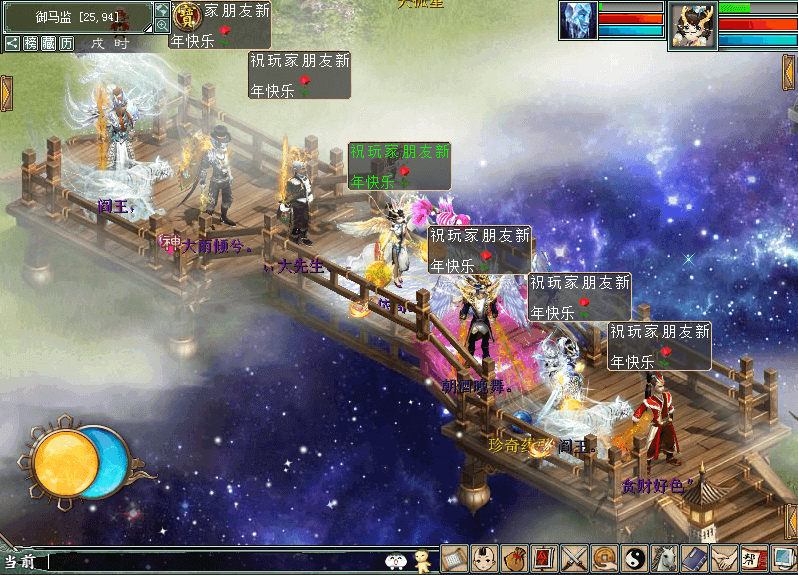Expand the left side panel arrow
Viewport: 798px width, 575px height.
pos(6,93)
